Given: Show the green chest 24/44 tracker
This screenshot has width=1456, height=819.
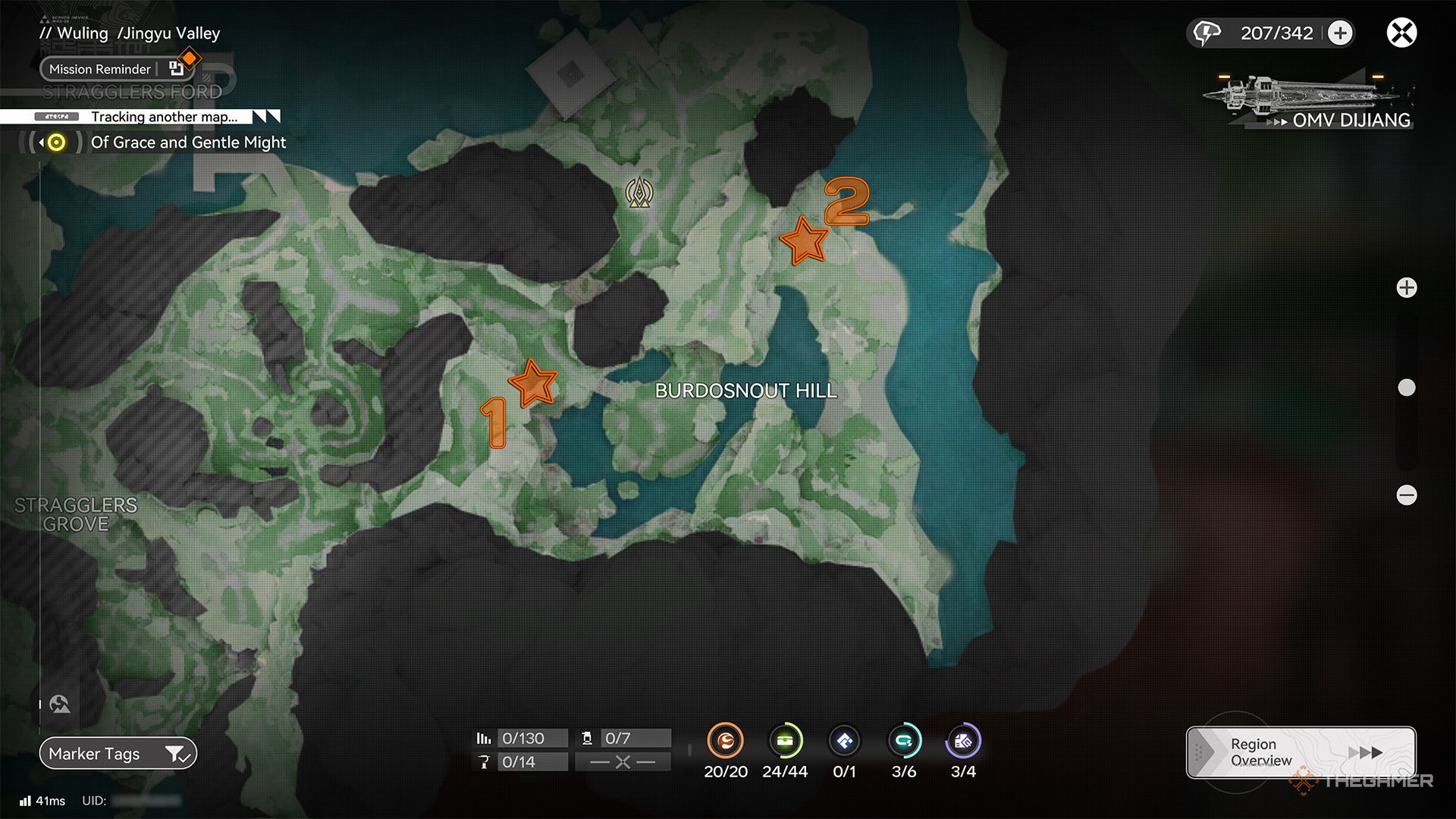Looking at the screenshot, I should point(785,741).
